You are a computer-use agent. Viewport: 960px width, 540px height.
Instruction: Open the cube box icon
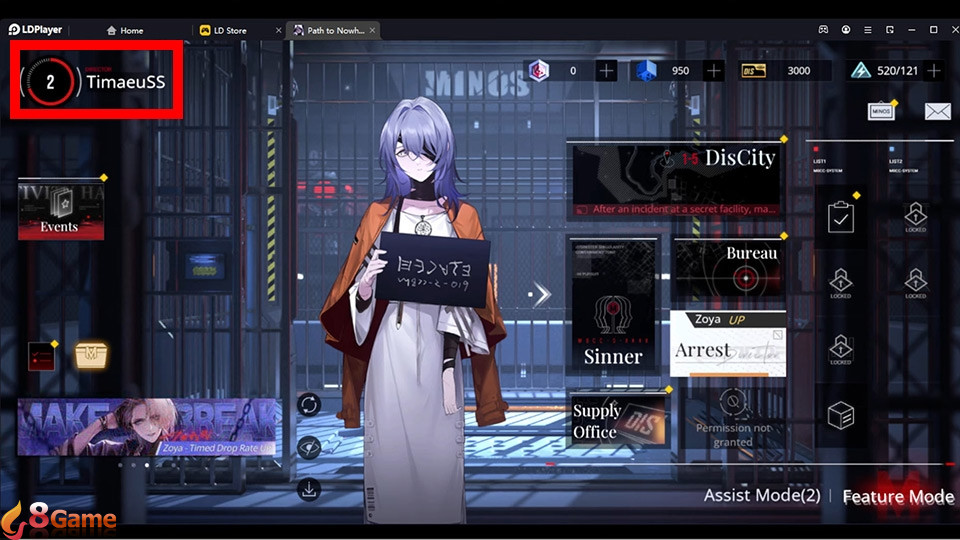point(841,415)
